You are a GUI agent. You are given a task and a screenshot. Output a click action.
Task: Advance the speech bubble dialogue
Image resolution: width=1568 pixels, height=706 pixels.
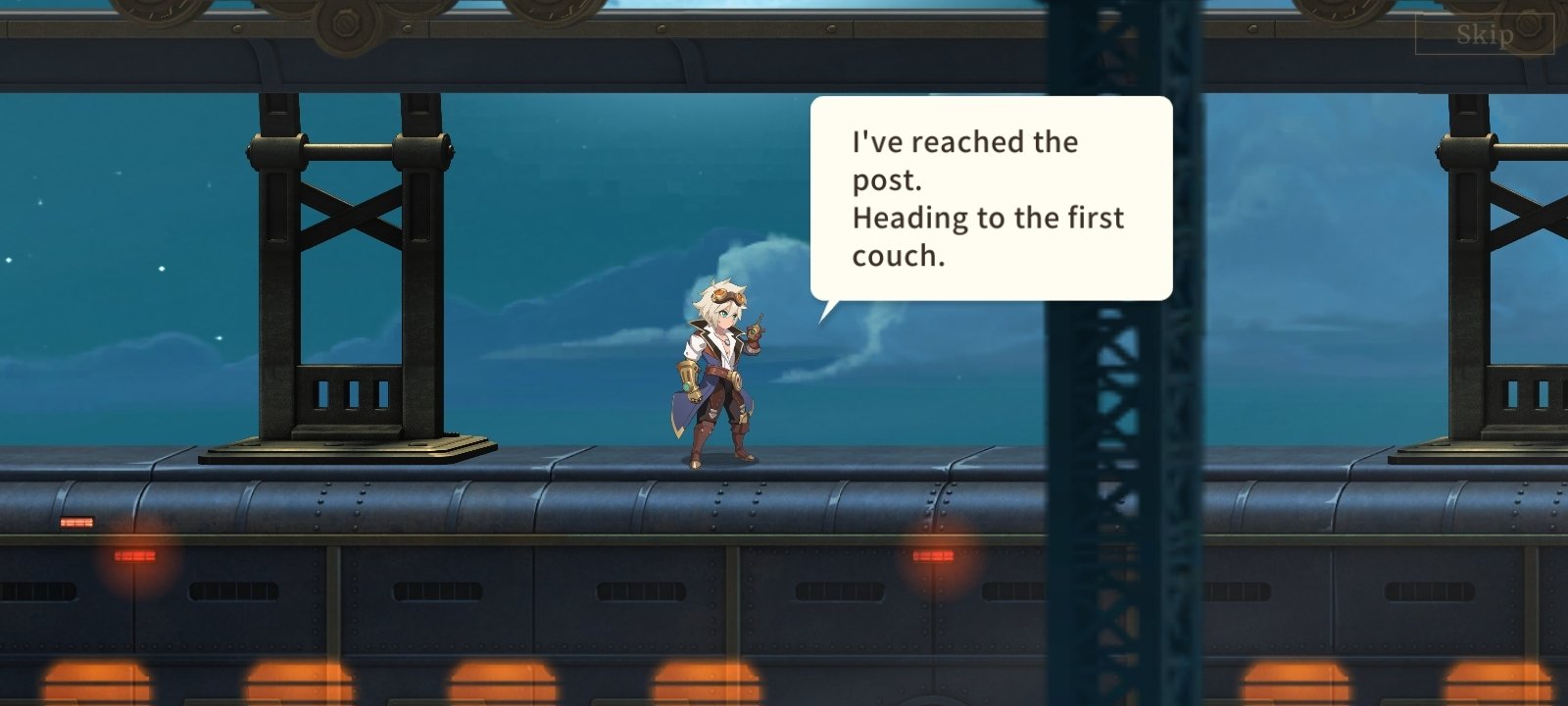[x=990, y=198]
